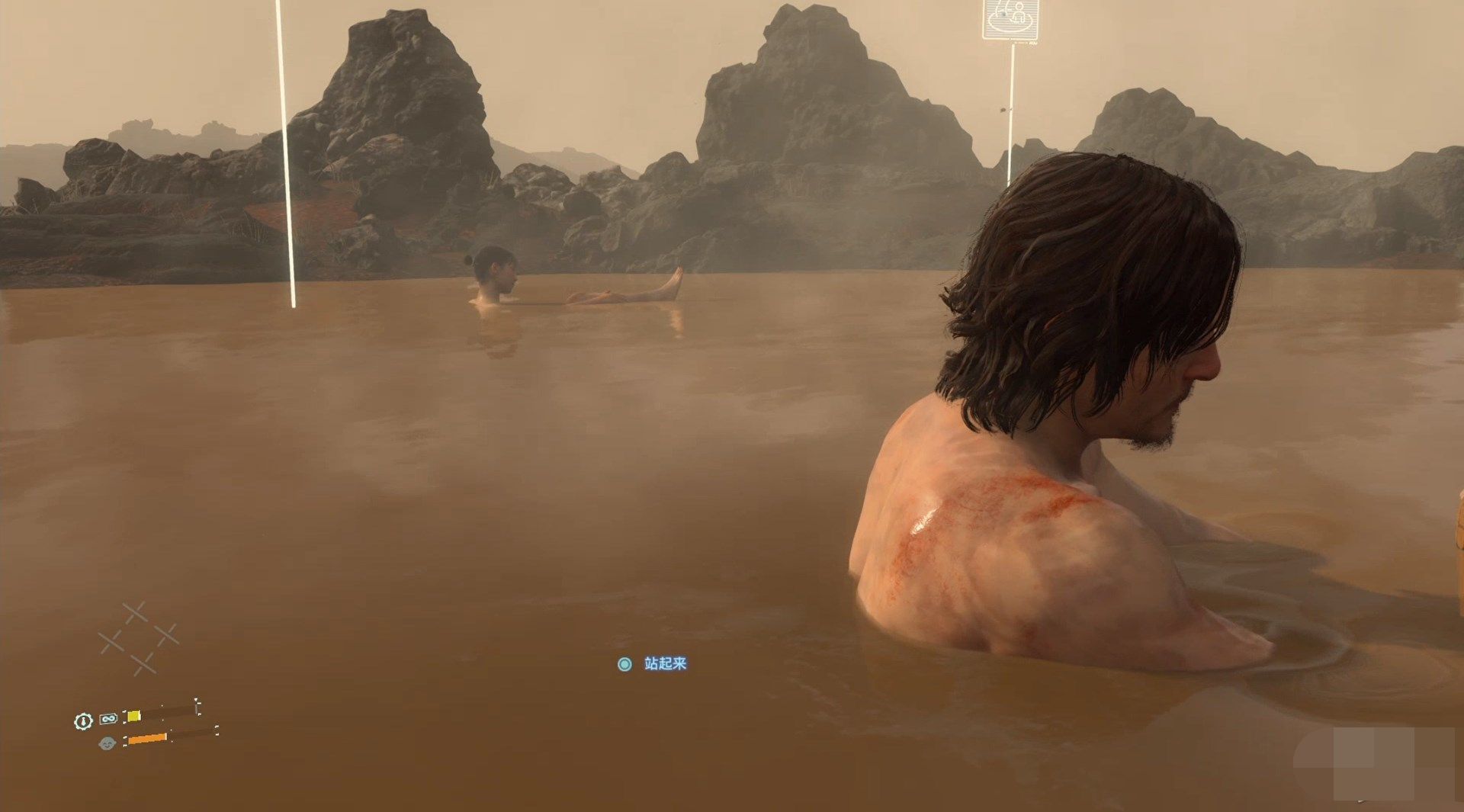Click the gear-shaped temperature status icon

tap(83, 721)
